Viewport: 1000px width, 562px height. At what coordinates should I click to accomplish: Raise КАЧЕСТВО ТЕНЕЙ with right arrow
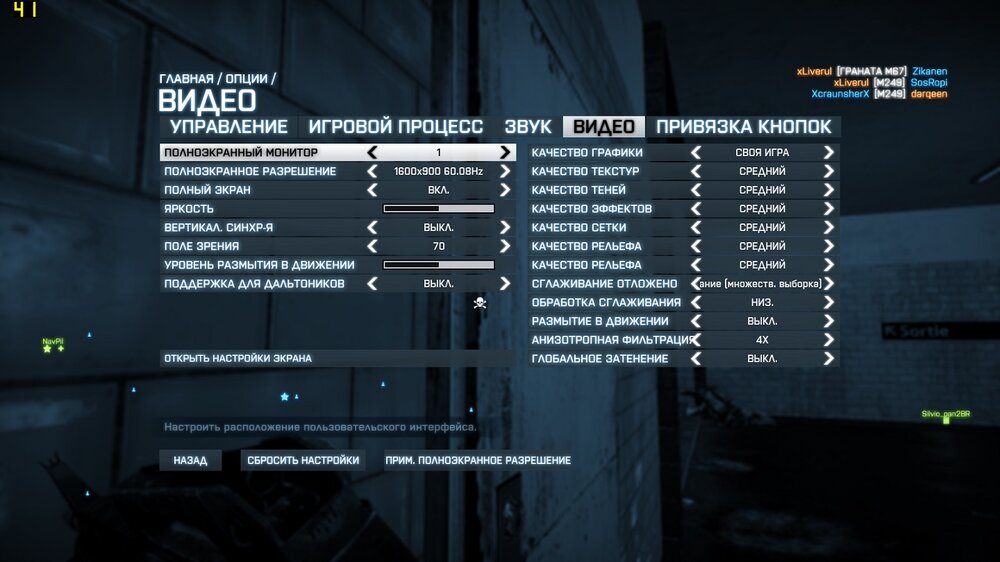[828, 190]
